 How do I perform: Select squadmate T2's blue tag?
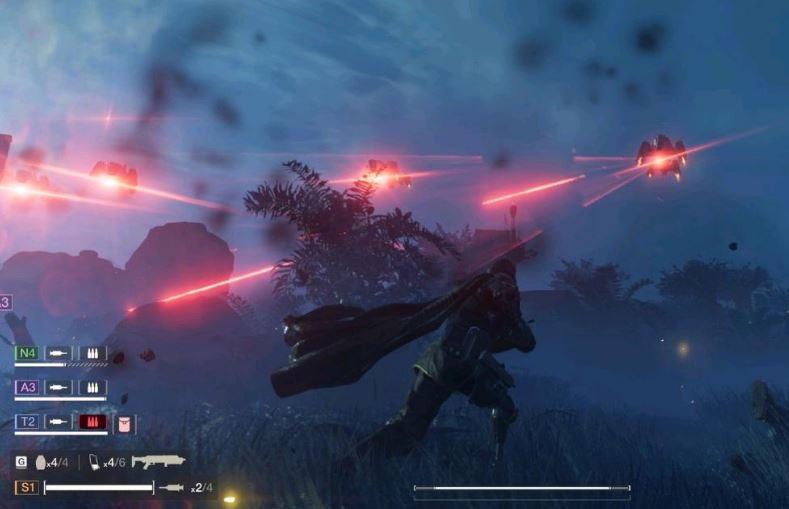click(27, 422)
